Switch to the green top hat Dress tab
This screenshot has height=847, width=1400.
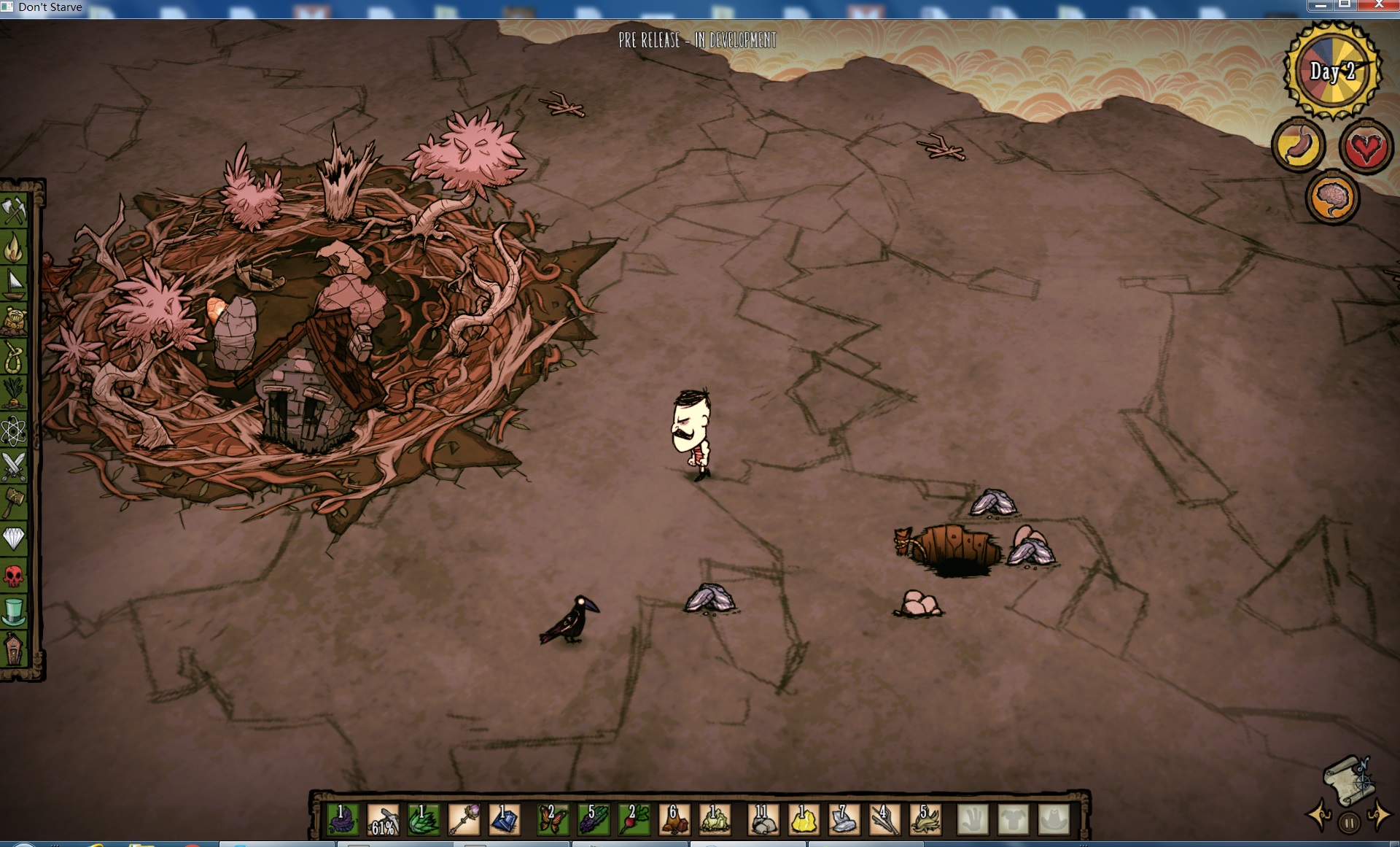point(14,612)
